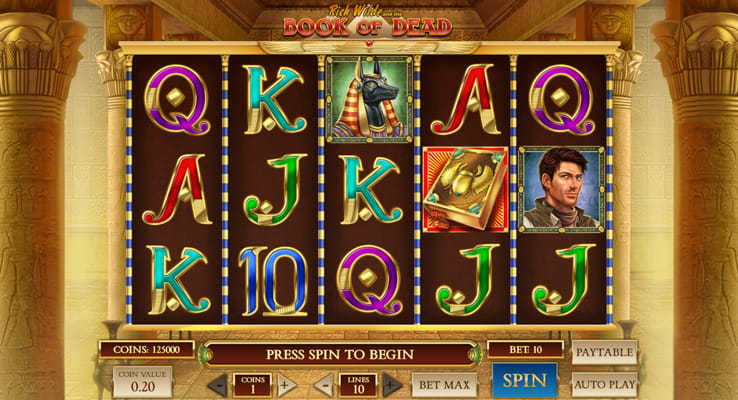Increase the coins per line

(286, 385)
